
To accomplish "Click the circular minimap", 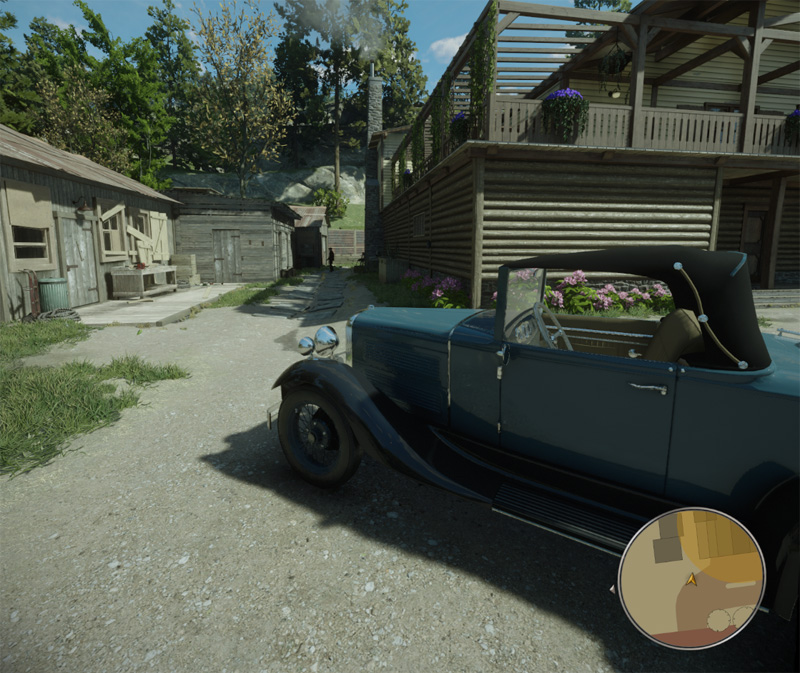I will (691, 578).
